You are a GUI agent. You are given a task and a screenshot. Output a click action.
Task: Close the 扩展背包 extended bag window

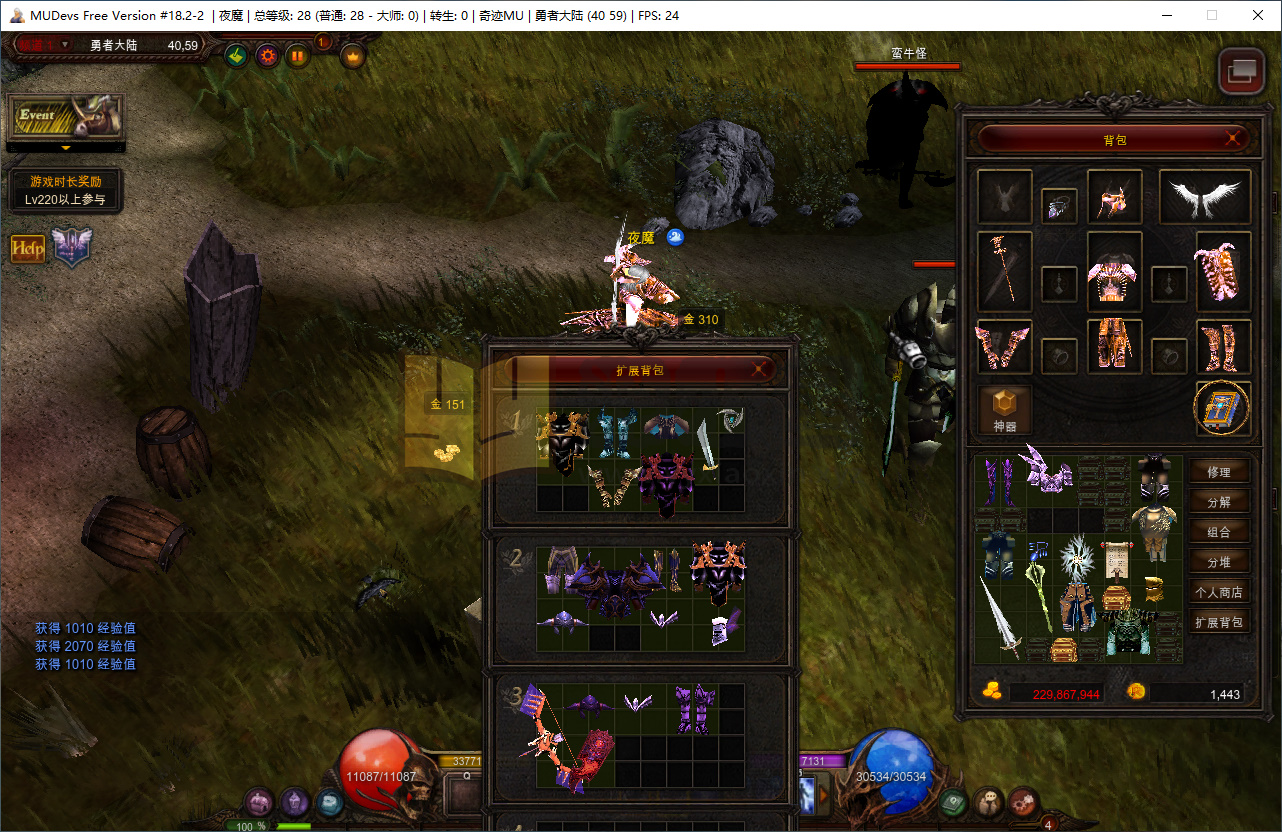[761, 369]
